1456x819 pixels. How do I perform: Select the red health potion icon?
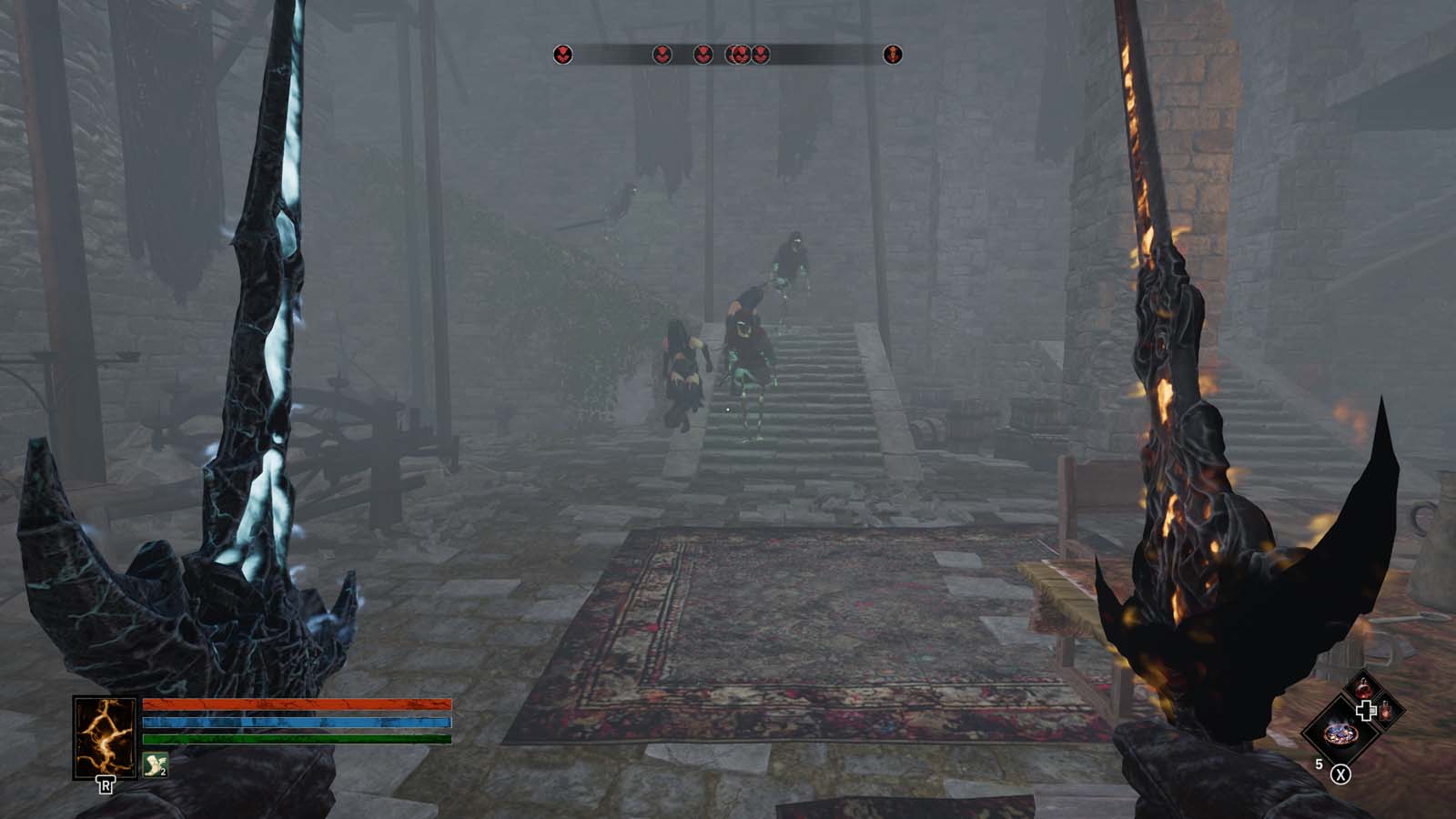[x=1364, y=687]
